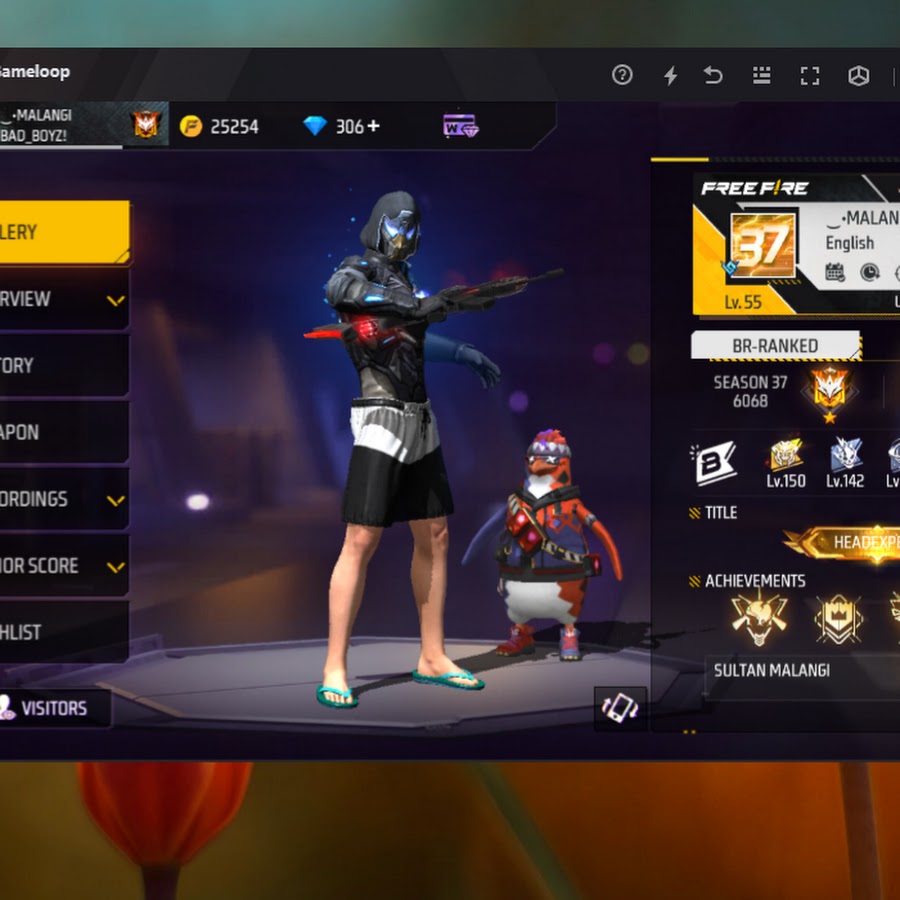
Task: Expand the Recordings section
Action: pos(60,499)
